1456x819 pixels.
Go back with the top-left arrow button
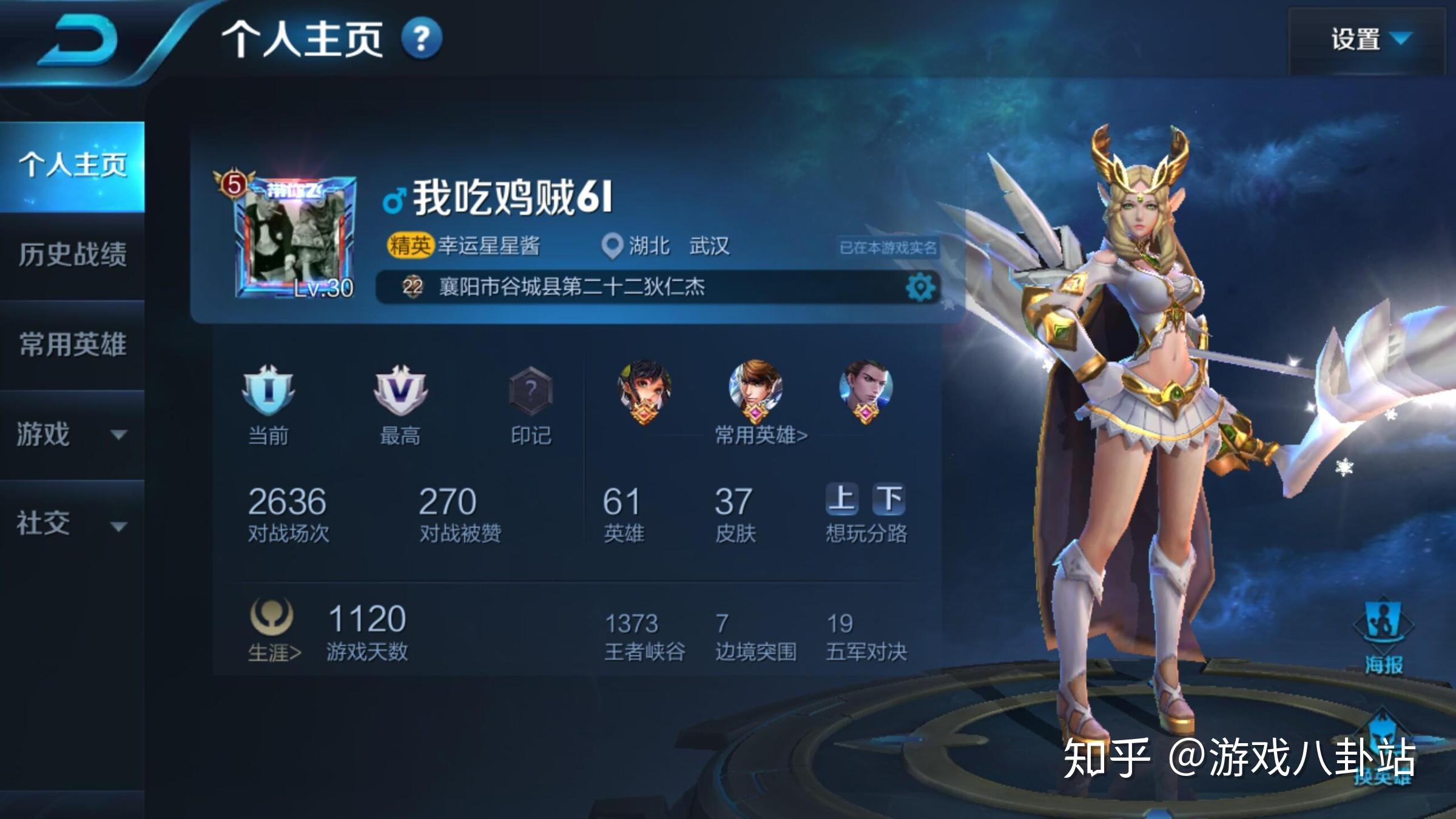(x=78, y=41)
